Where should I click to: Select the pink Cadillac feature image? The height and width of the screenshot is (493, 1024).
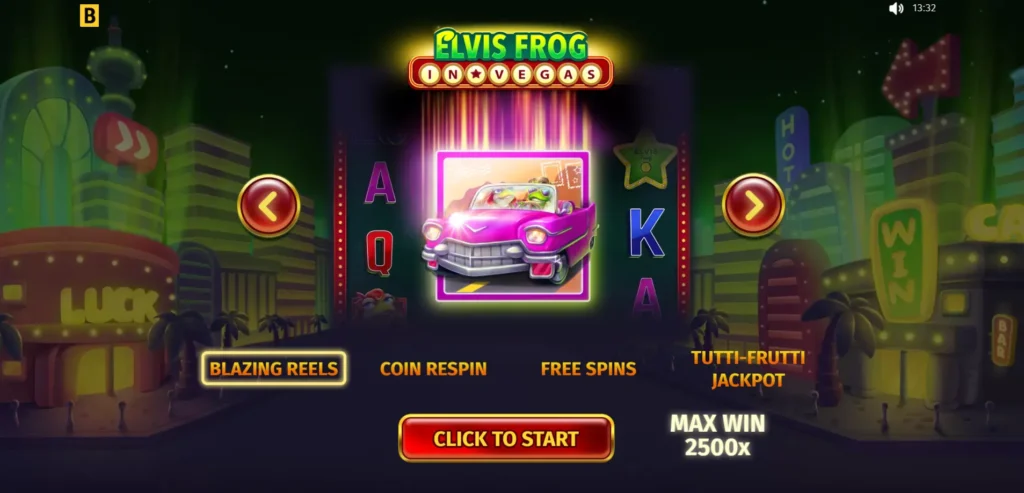tap(512, 225)
